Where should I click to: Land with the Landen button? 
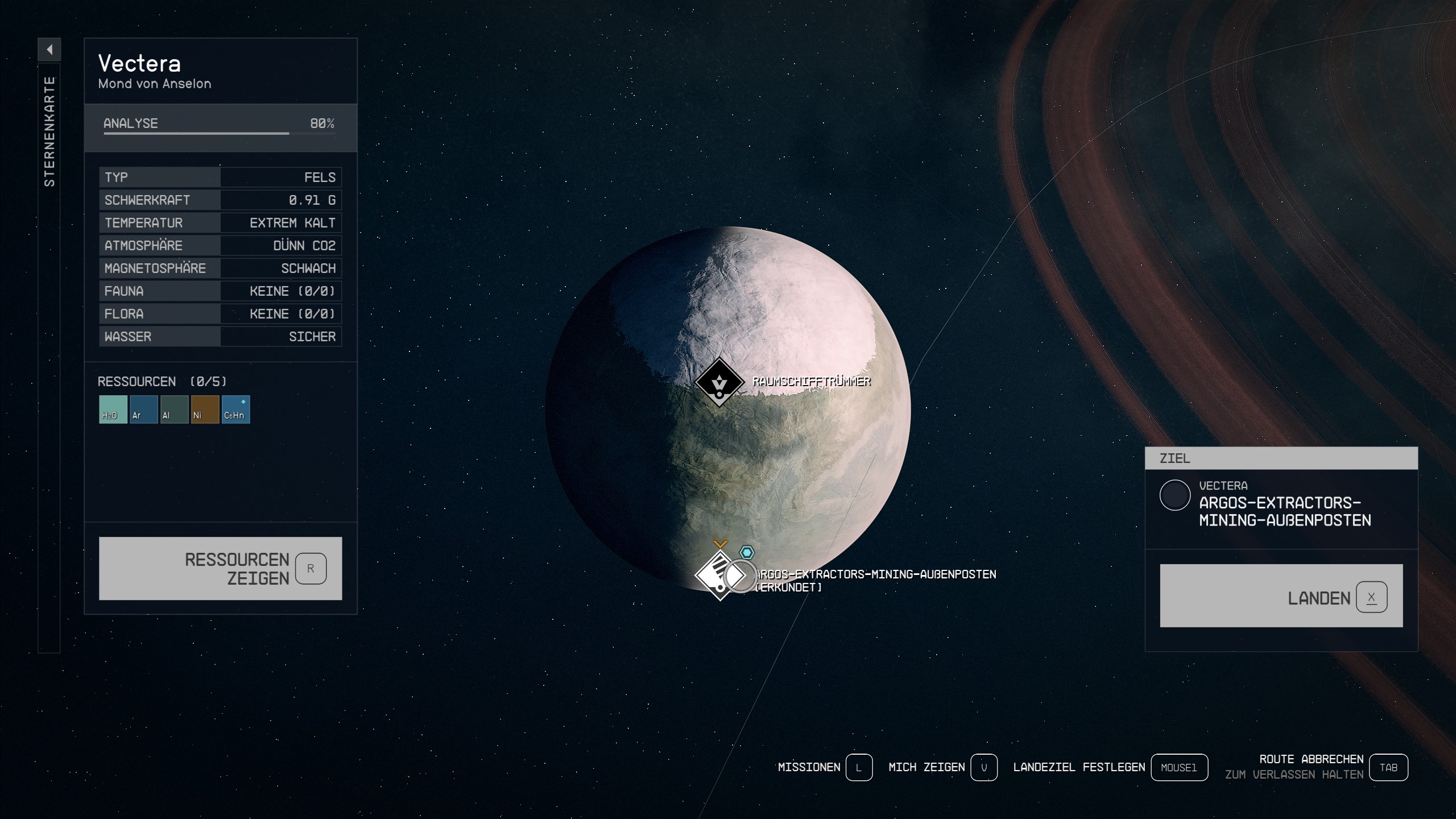click(x=1281, y=595)
